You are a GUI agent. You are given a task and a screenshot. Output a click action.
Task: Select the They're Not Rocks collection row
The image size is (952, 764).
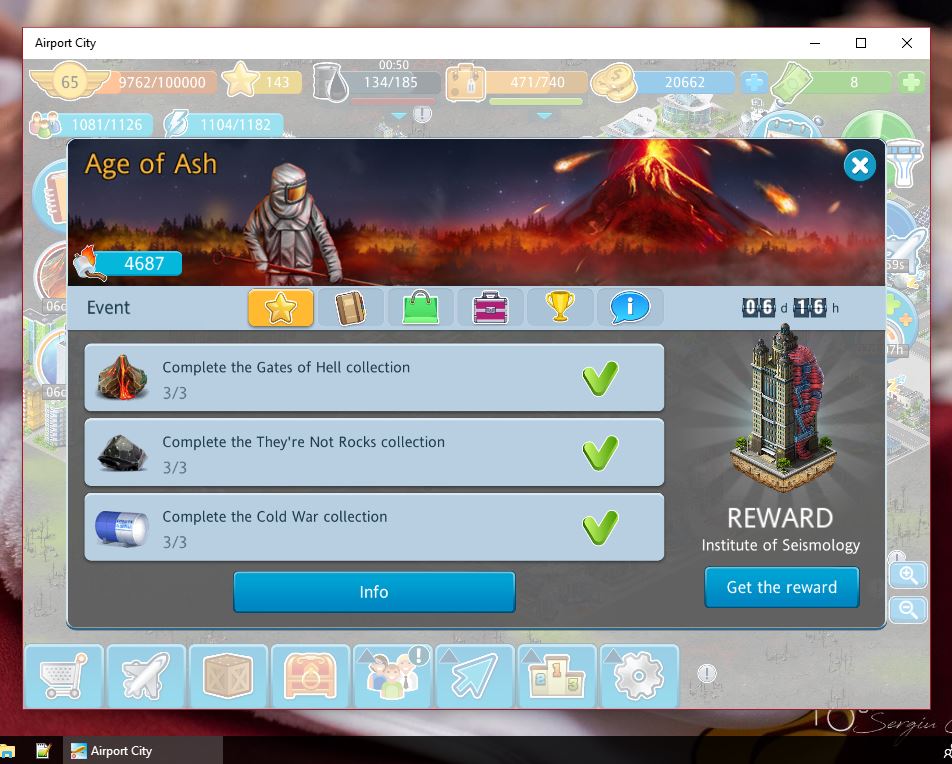click(x=374, y=453)
